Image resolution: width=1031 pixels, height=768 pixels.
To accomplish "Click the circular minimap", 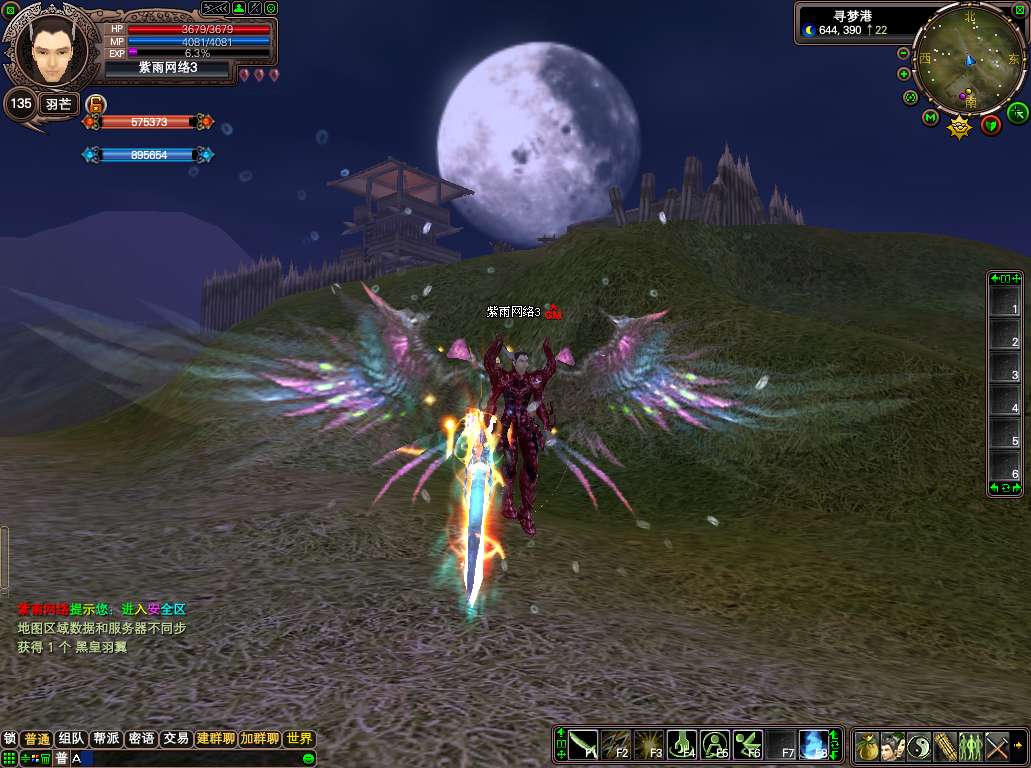I will pos(968,59).
